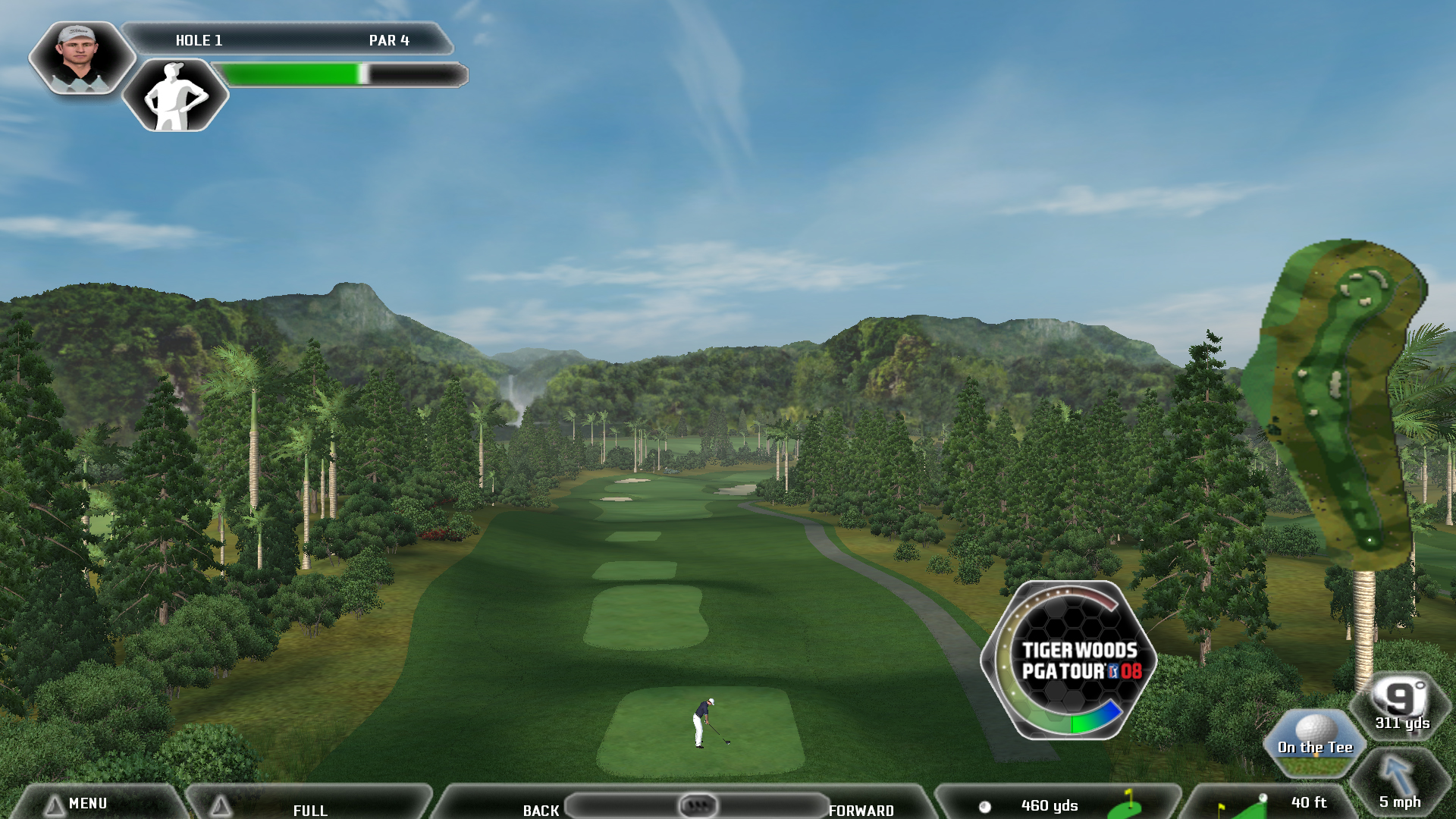Choose the club selector showing 311 yds
Viewport: 1456px width, 819px height.
point(1401,706)
